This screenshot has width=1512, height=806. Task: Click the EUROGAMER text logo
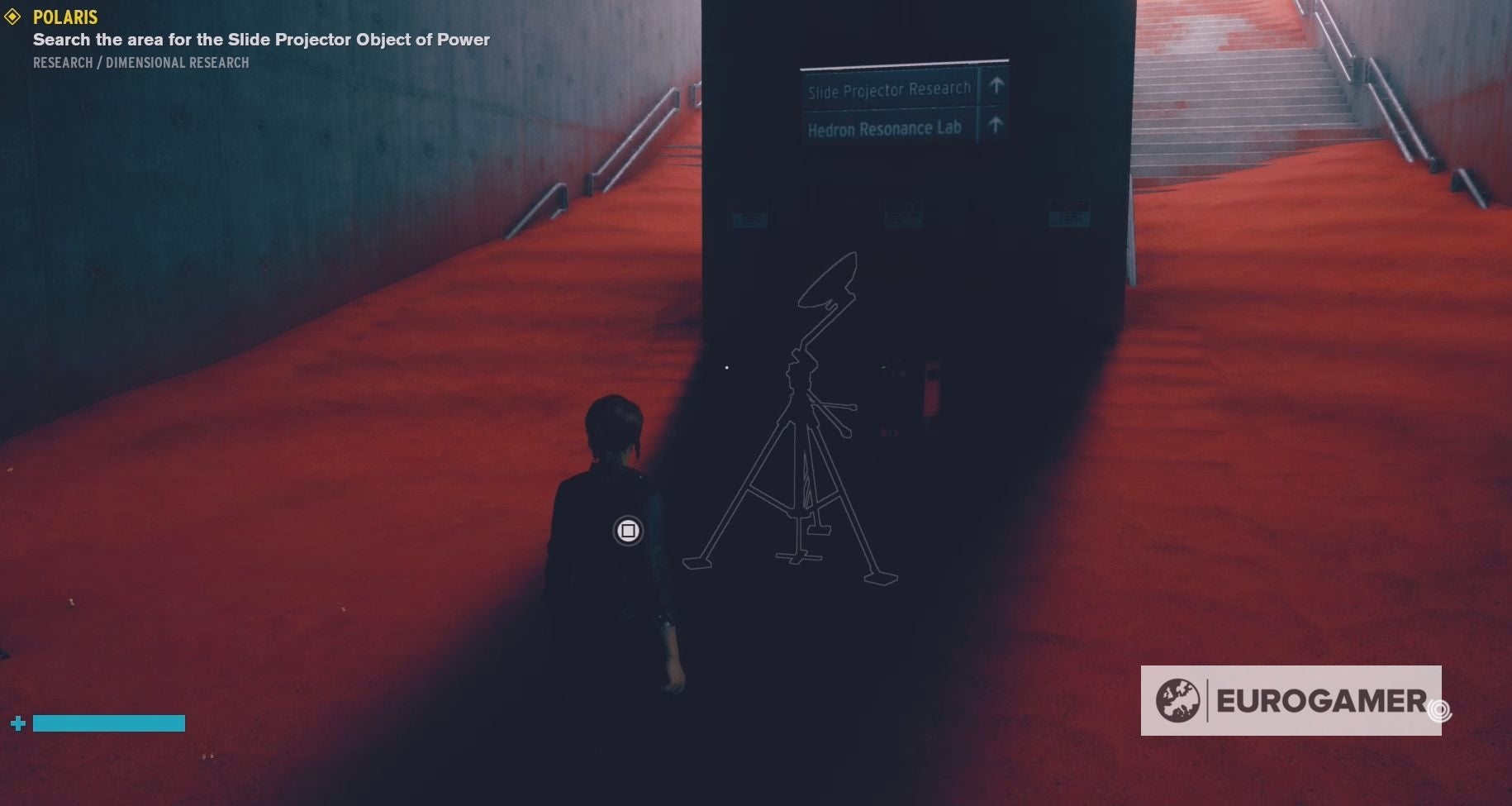pos(1318,700)
